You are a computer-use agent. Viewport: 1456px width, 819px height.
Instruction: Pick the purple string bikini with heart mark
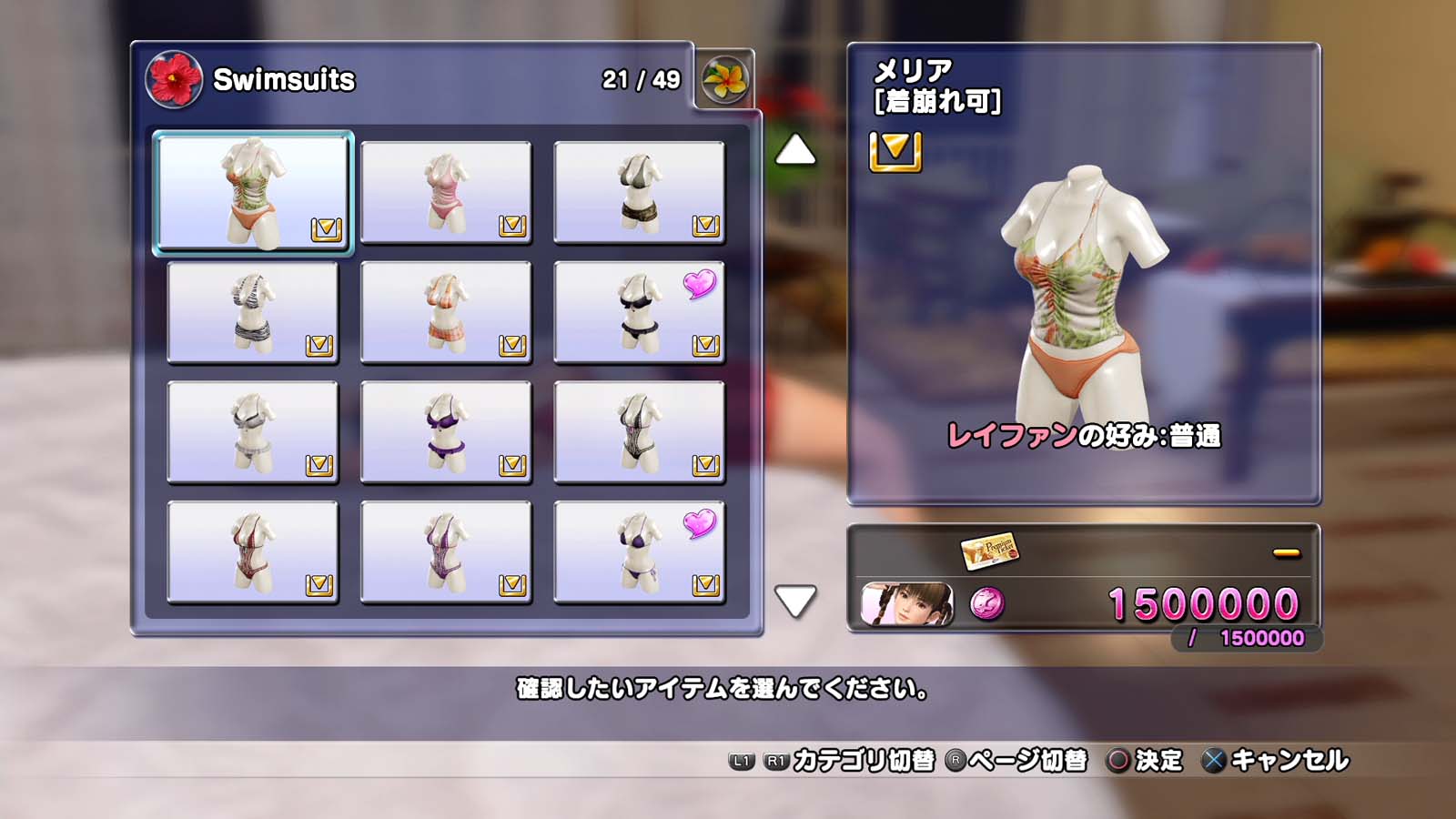(x=639, y=552)
